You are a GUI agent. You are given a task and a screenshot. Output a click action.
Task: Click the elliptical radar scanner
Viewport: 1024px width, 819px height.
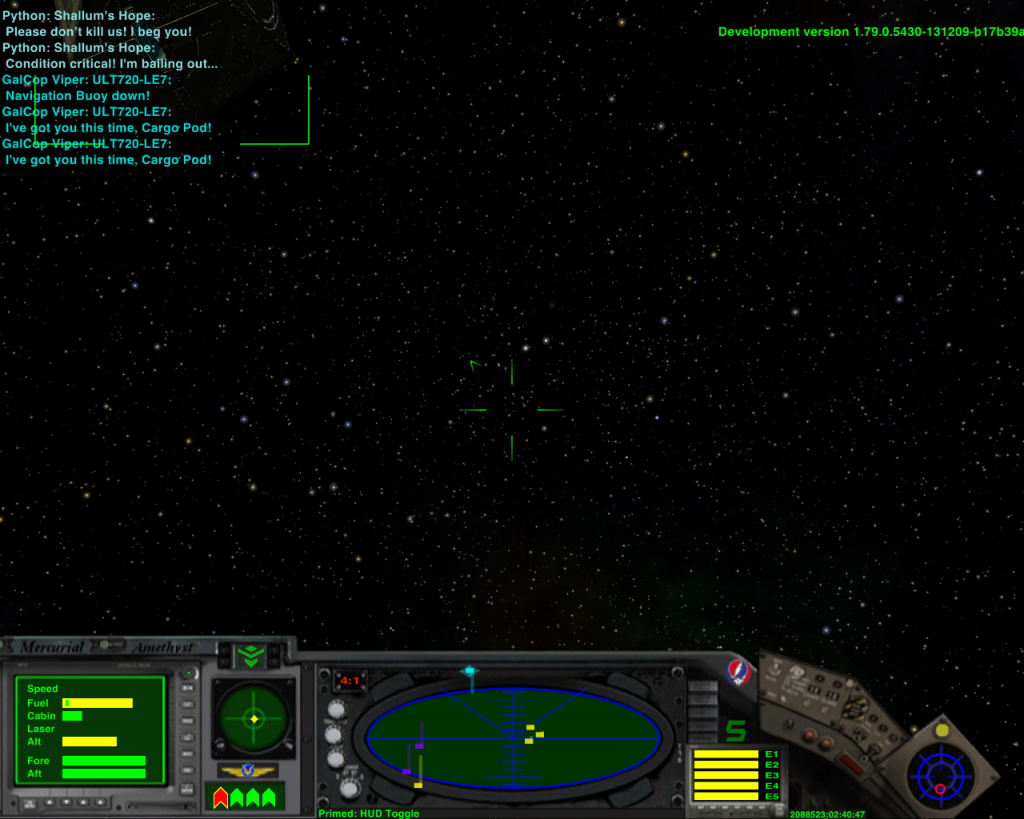coord(513,738)
